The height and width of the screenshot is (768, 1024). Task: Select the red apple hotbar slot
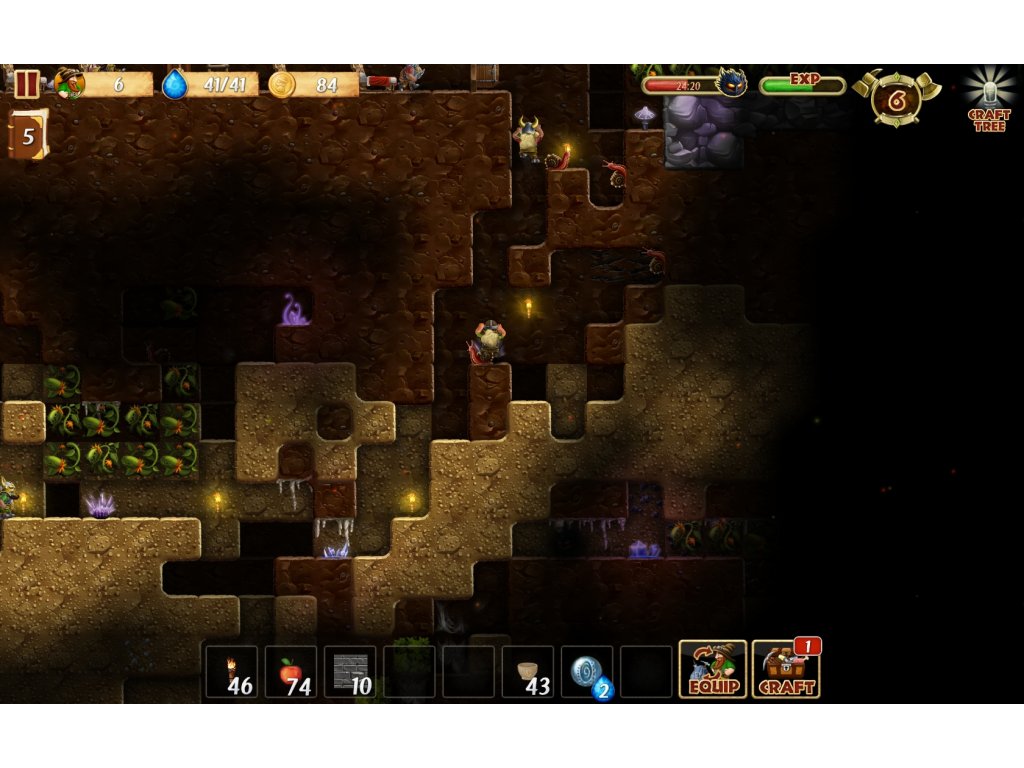point(291,671)
